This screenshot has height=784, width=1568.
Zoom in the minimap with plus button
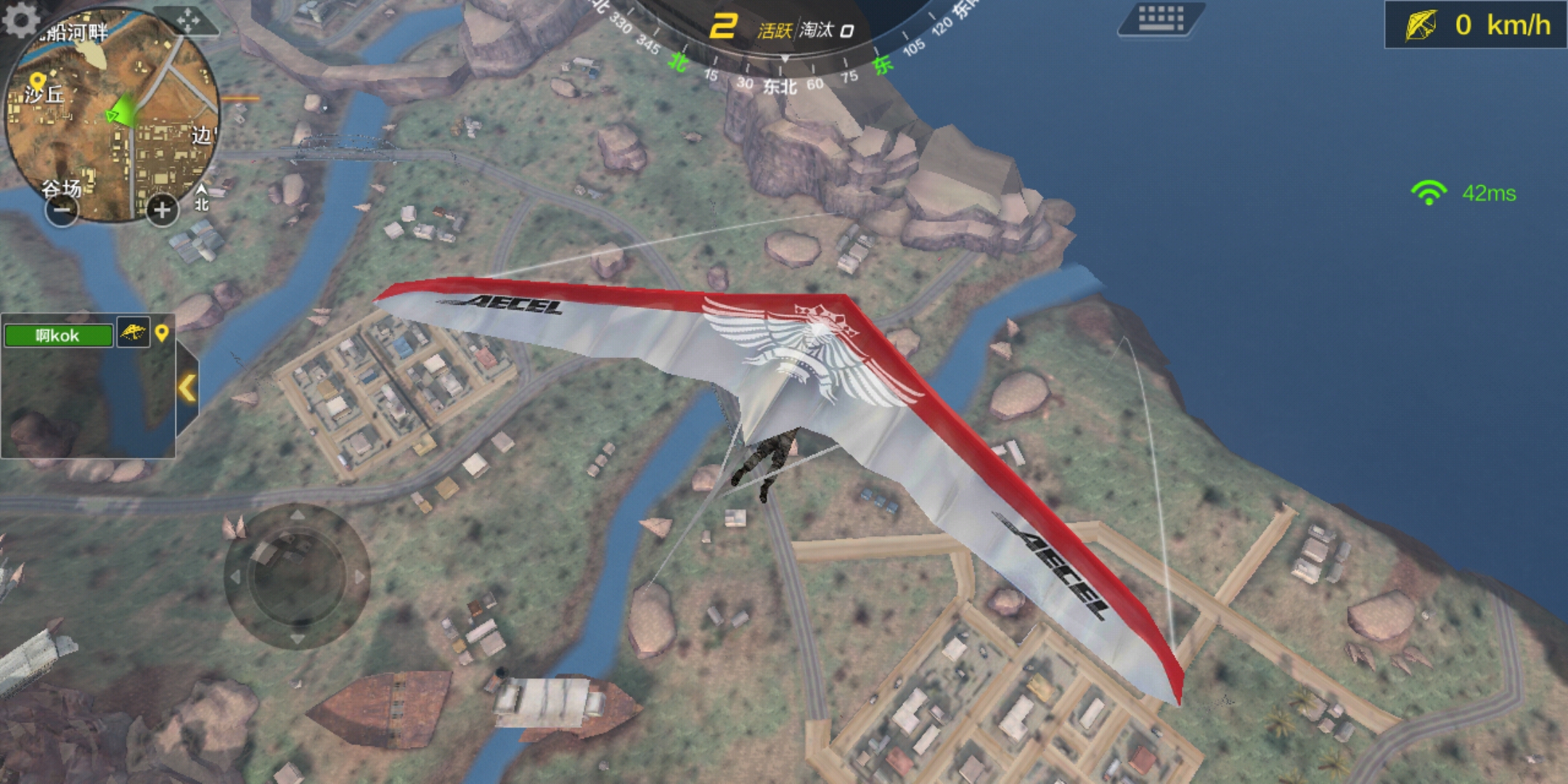click(162, 211)
